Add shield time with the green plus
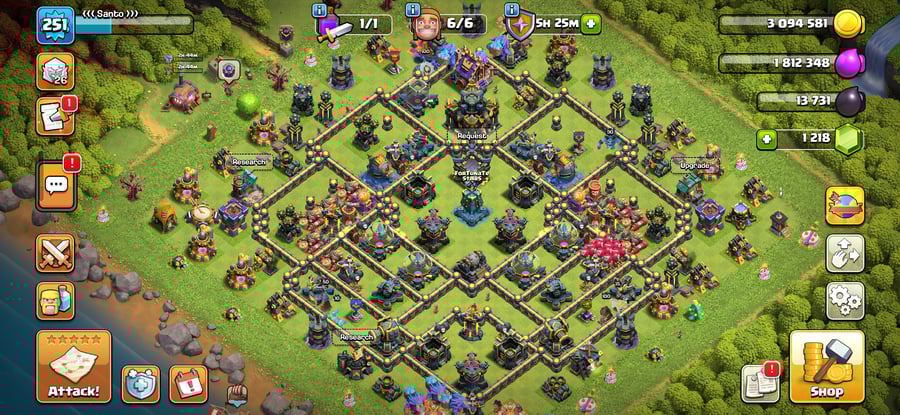The image size is (900, 415). (591, 24)
